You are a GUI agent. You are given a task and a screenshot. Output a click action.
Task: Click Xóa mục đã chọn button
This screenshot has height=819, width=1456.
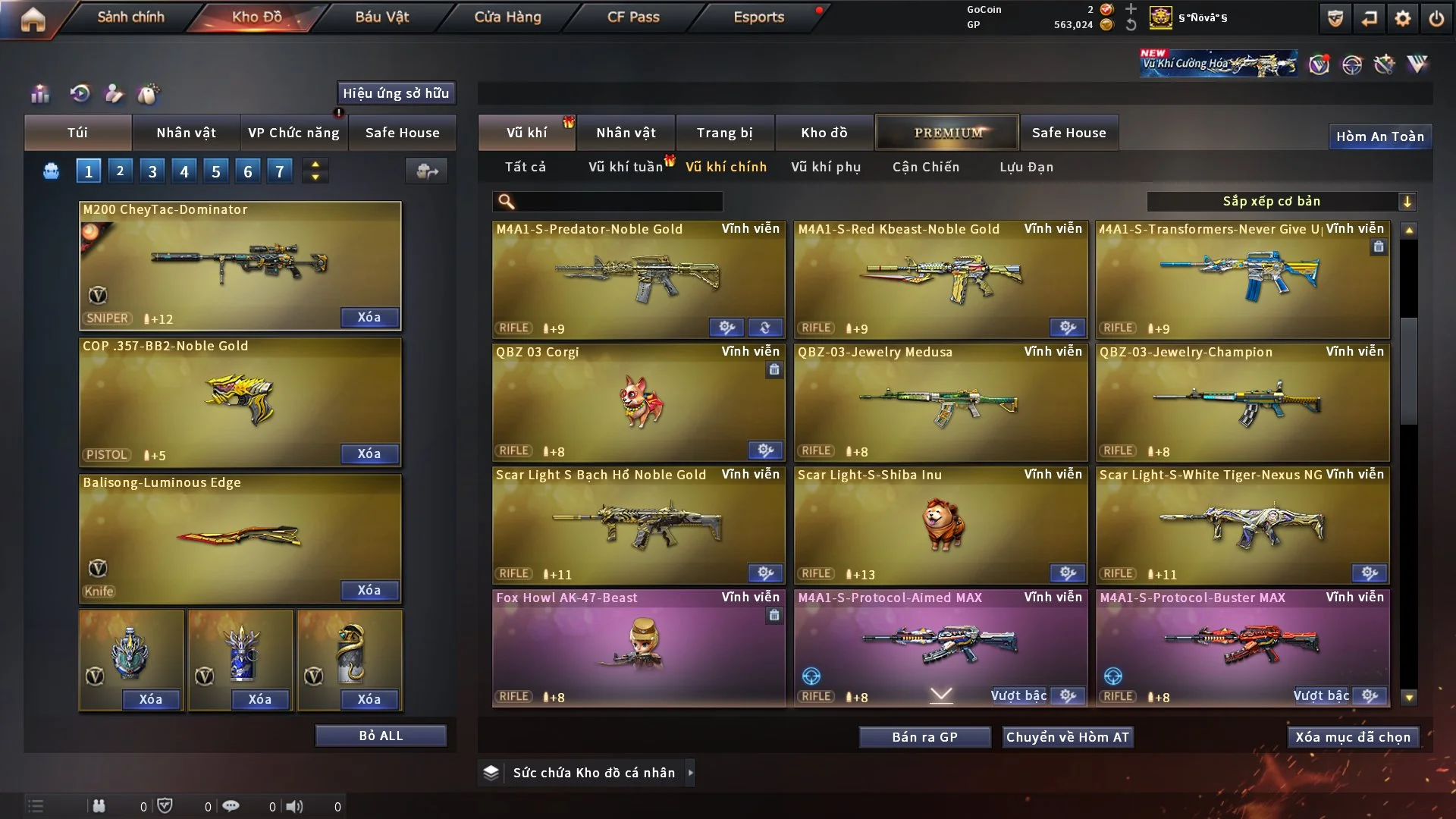[1353, 737]
